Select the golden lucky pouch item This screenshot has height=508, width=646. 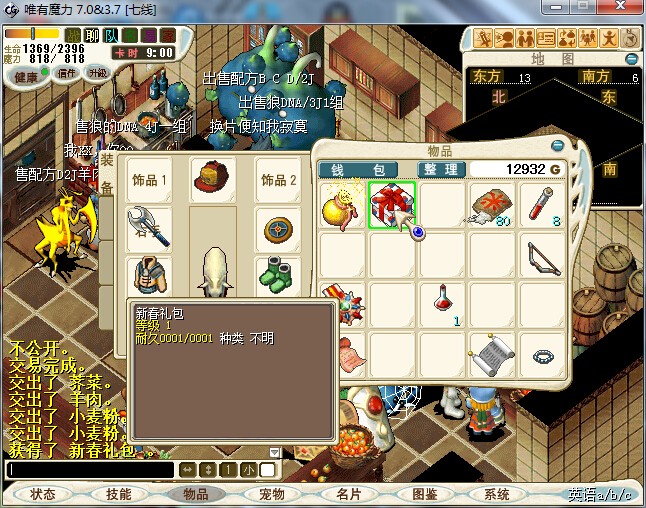pos(342,205)
